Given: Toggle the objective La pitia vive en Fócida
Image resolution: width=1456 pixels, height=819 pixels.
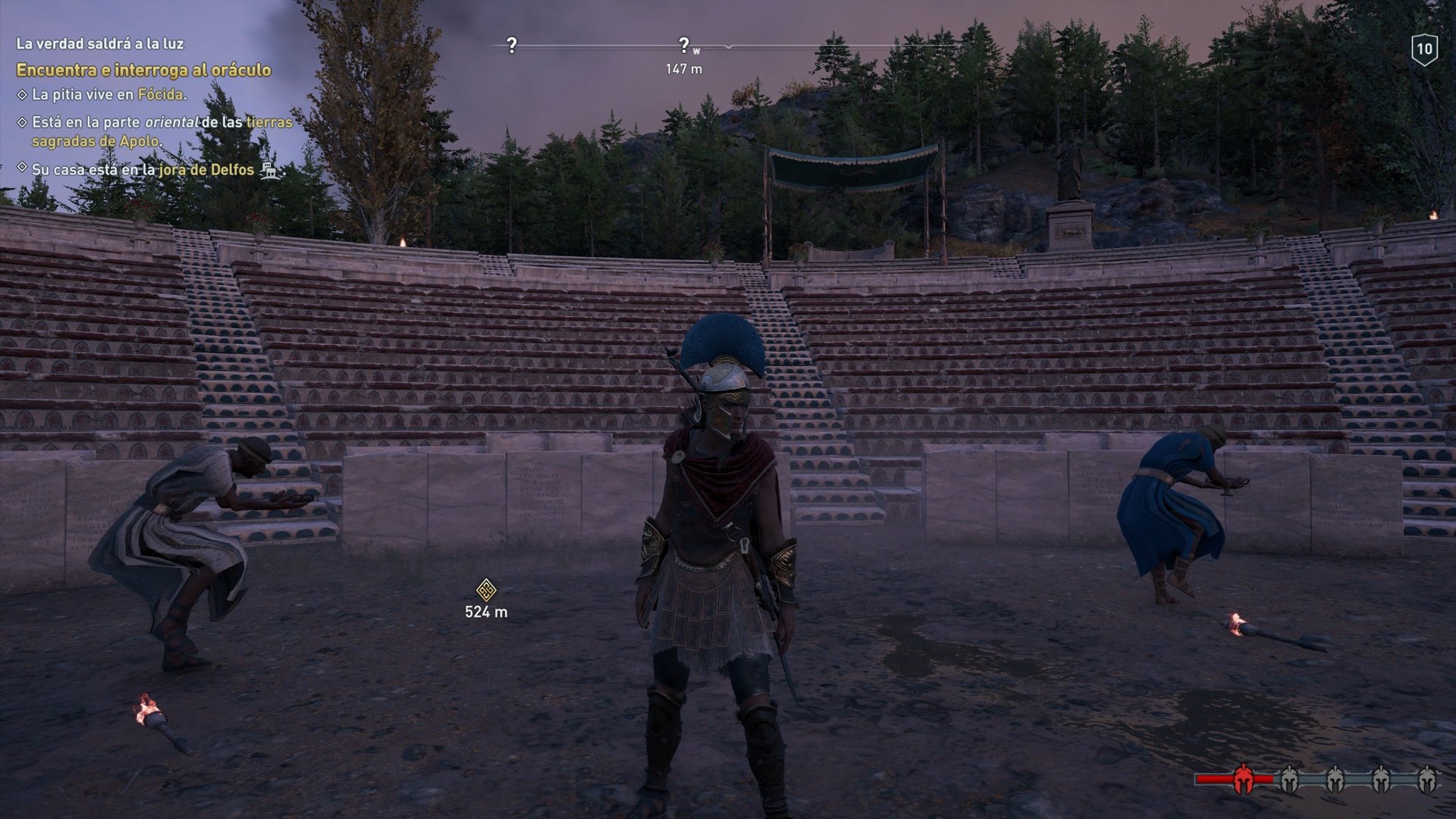Looking at the screenshot, I should pos(21,94).
